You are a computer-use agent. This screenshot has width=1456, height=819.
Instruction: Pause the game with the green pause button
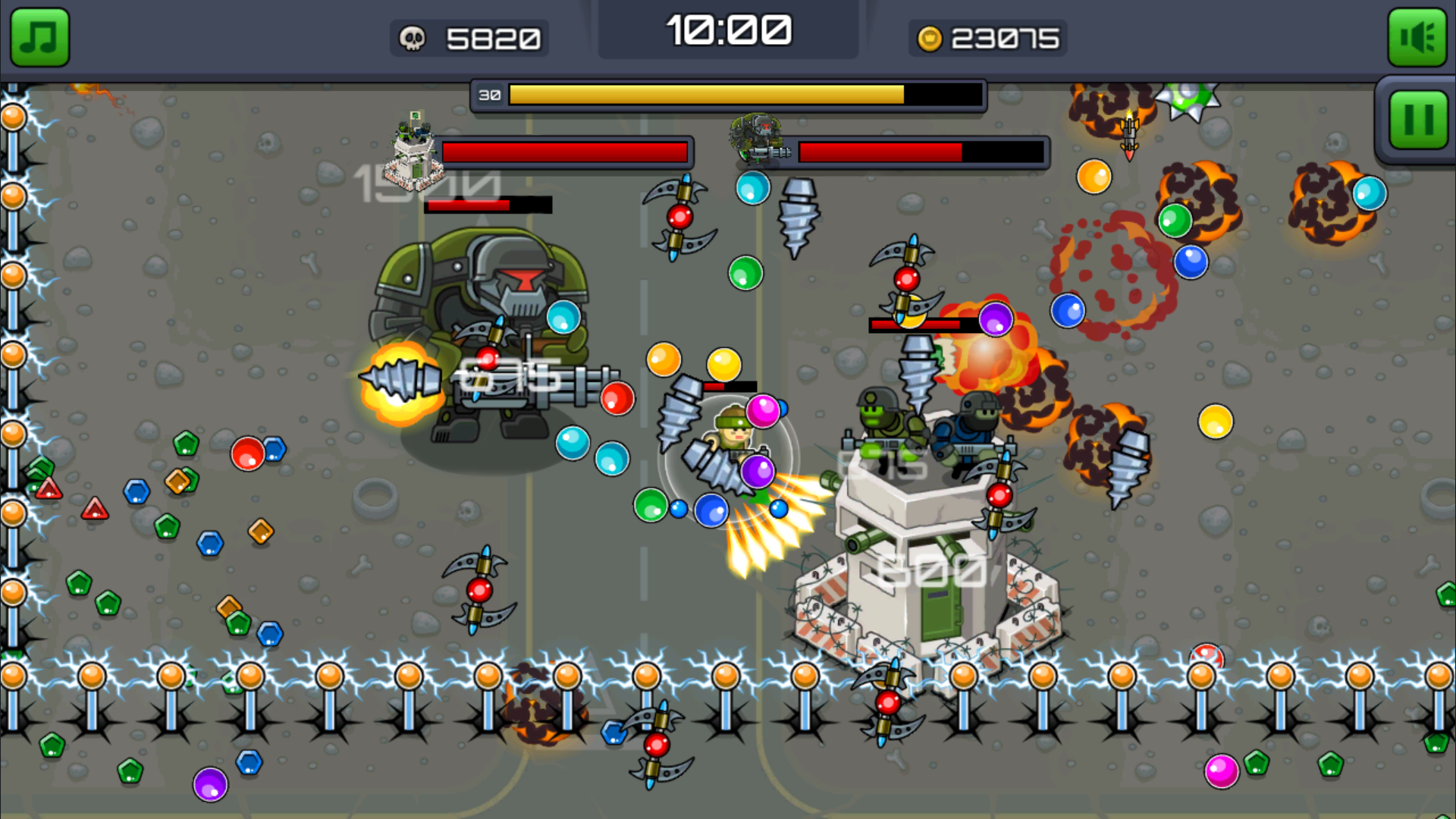click(x=1417, y=120)
